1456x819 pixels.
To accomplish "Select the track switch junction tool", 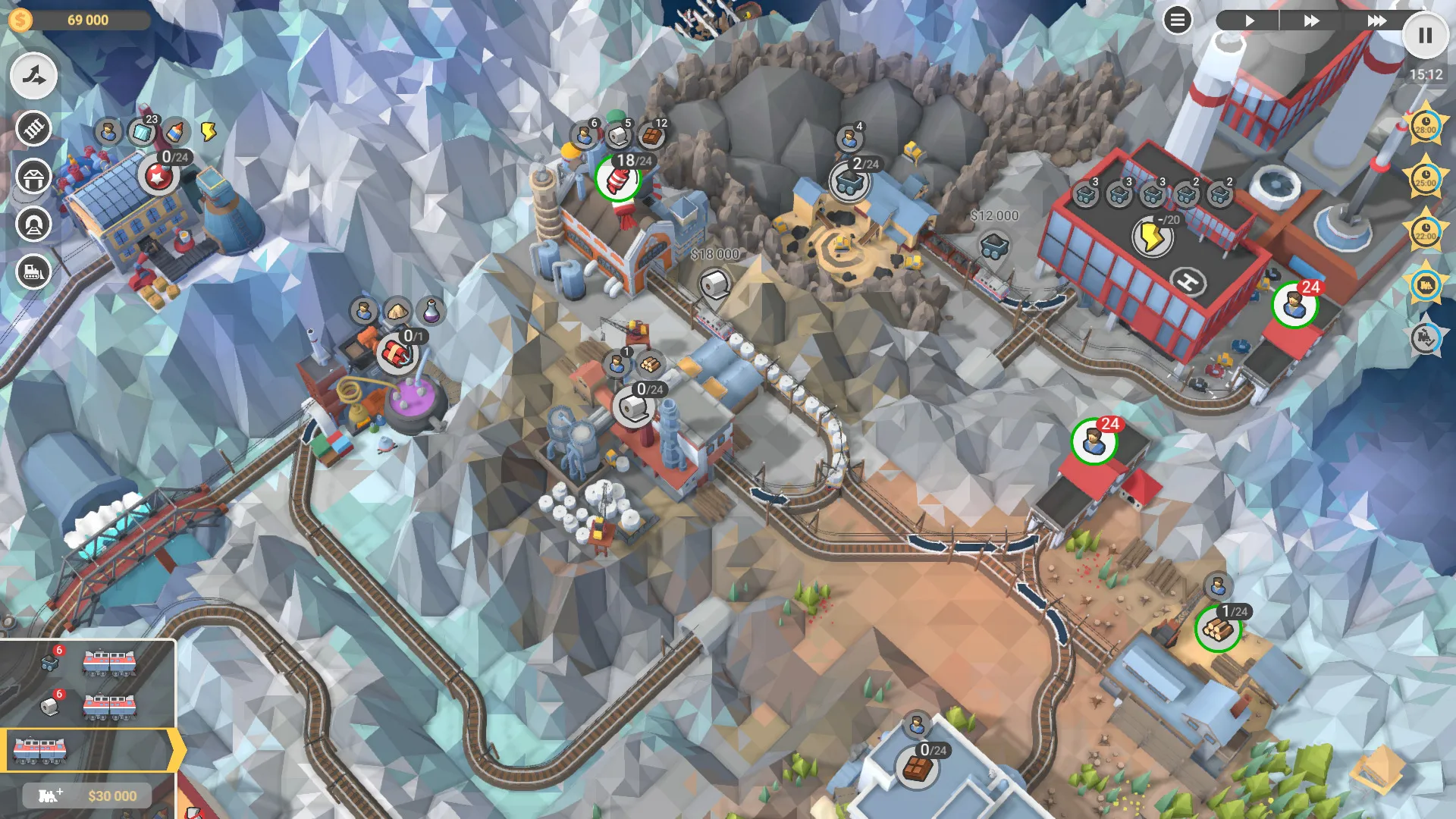I will pos(33,76).
